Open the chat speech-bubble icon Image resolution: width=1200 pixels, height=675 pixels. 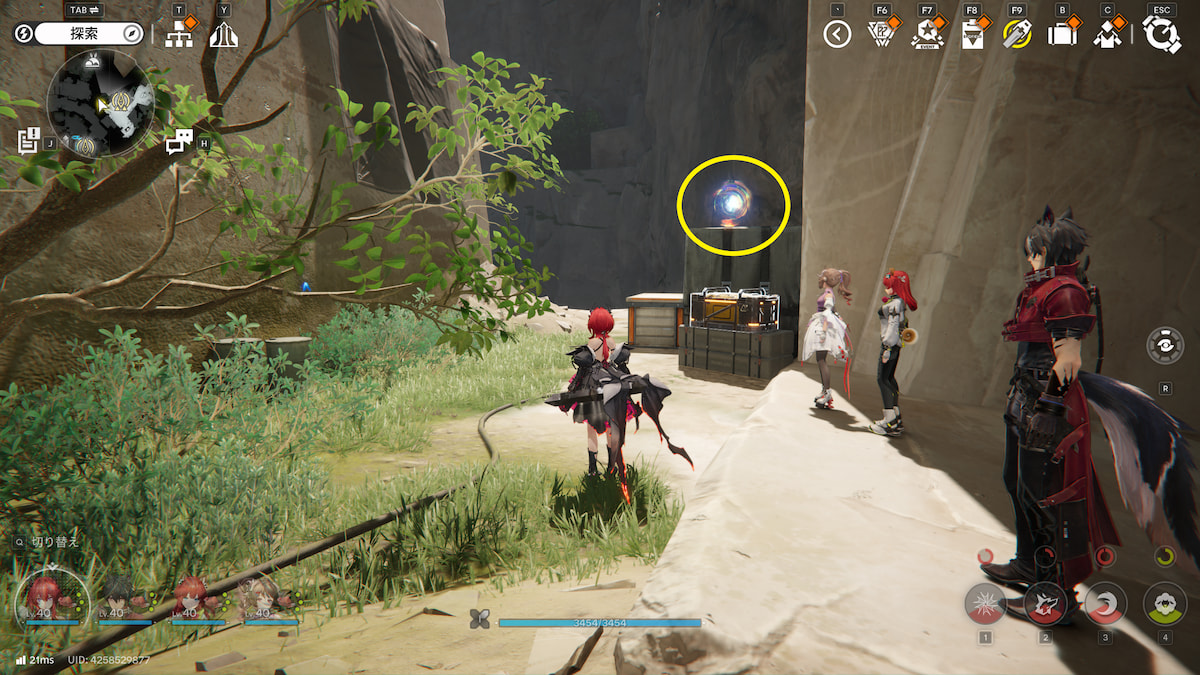click(178, 143)
